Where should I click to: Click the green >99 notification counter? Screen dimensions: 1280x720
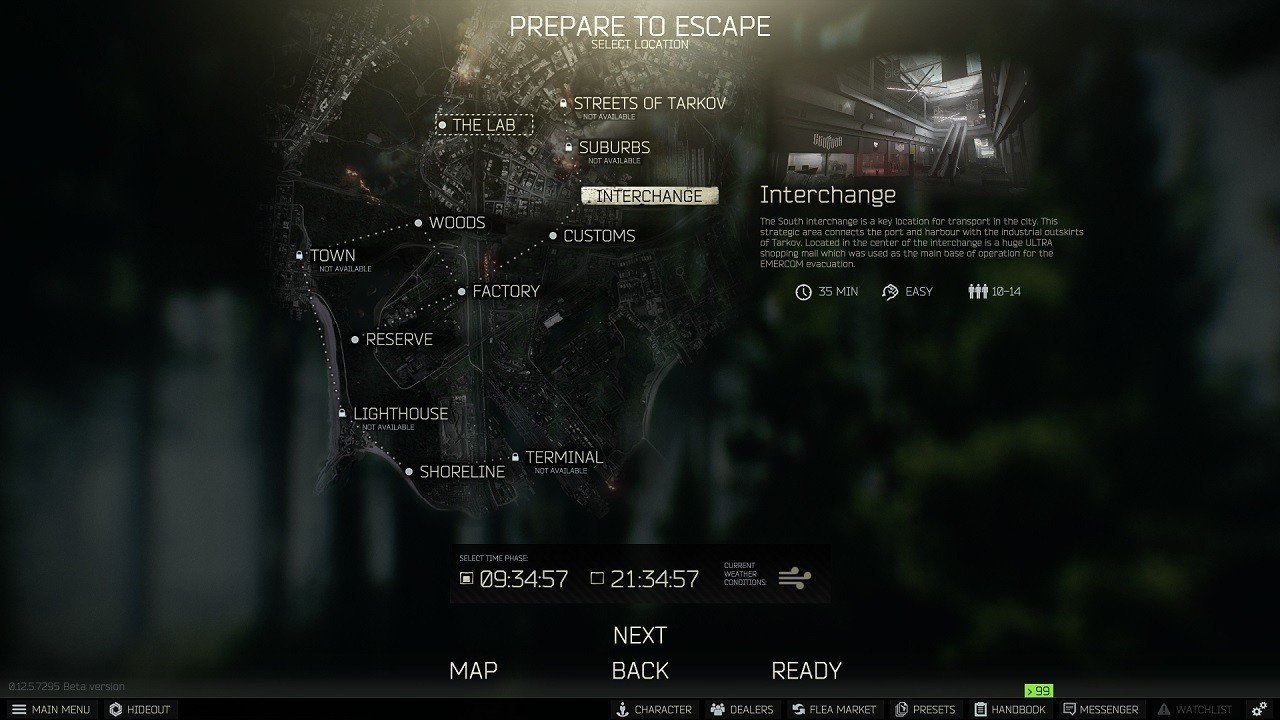(1037, 690)
